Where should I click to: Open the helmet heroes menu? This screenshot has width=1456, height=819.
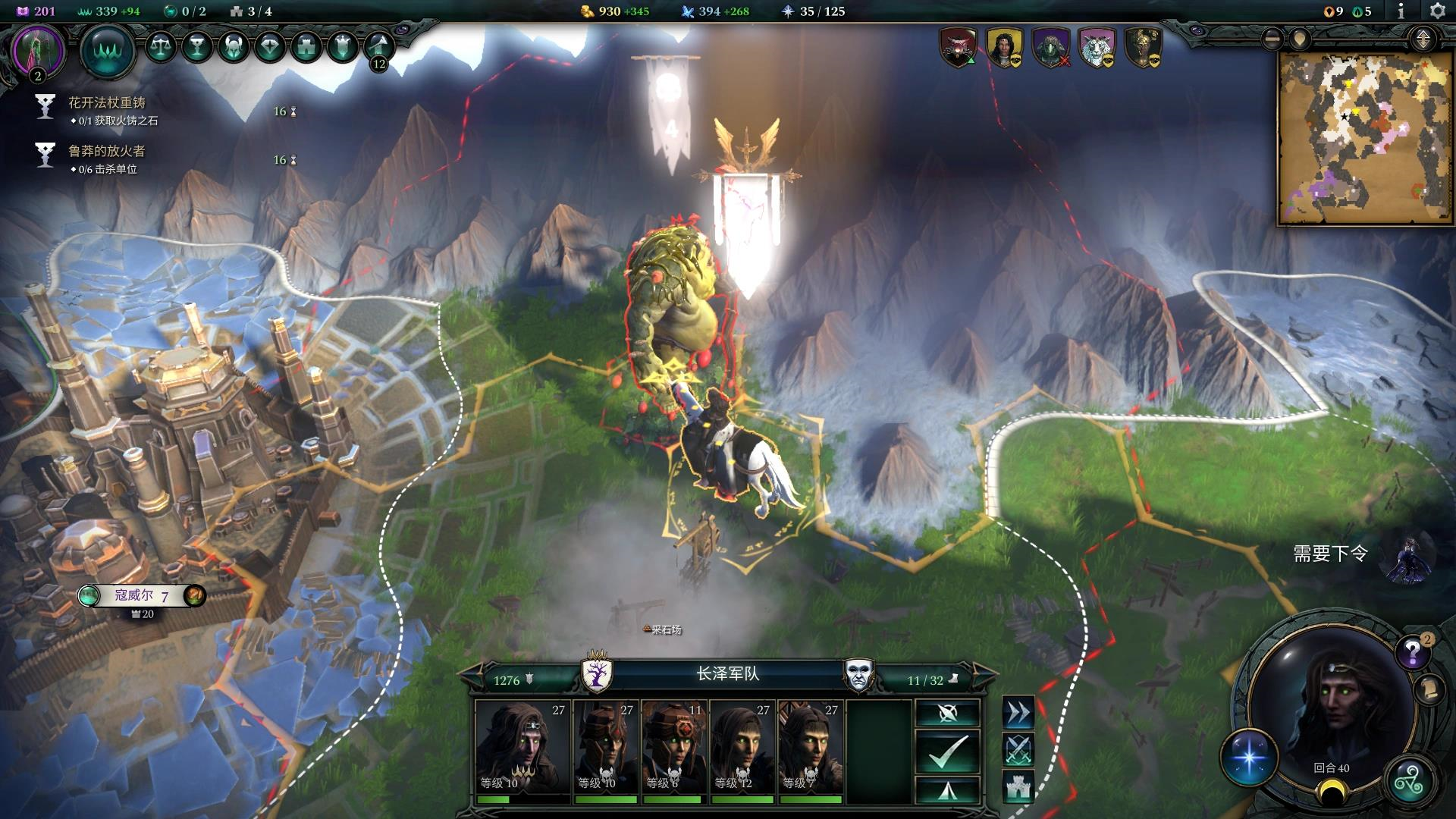(233, 47)
